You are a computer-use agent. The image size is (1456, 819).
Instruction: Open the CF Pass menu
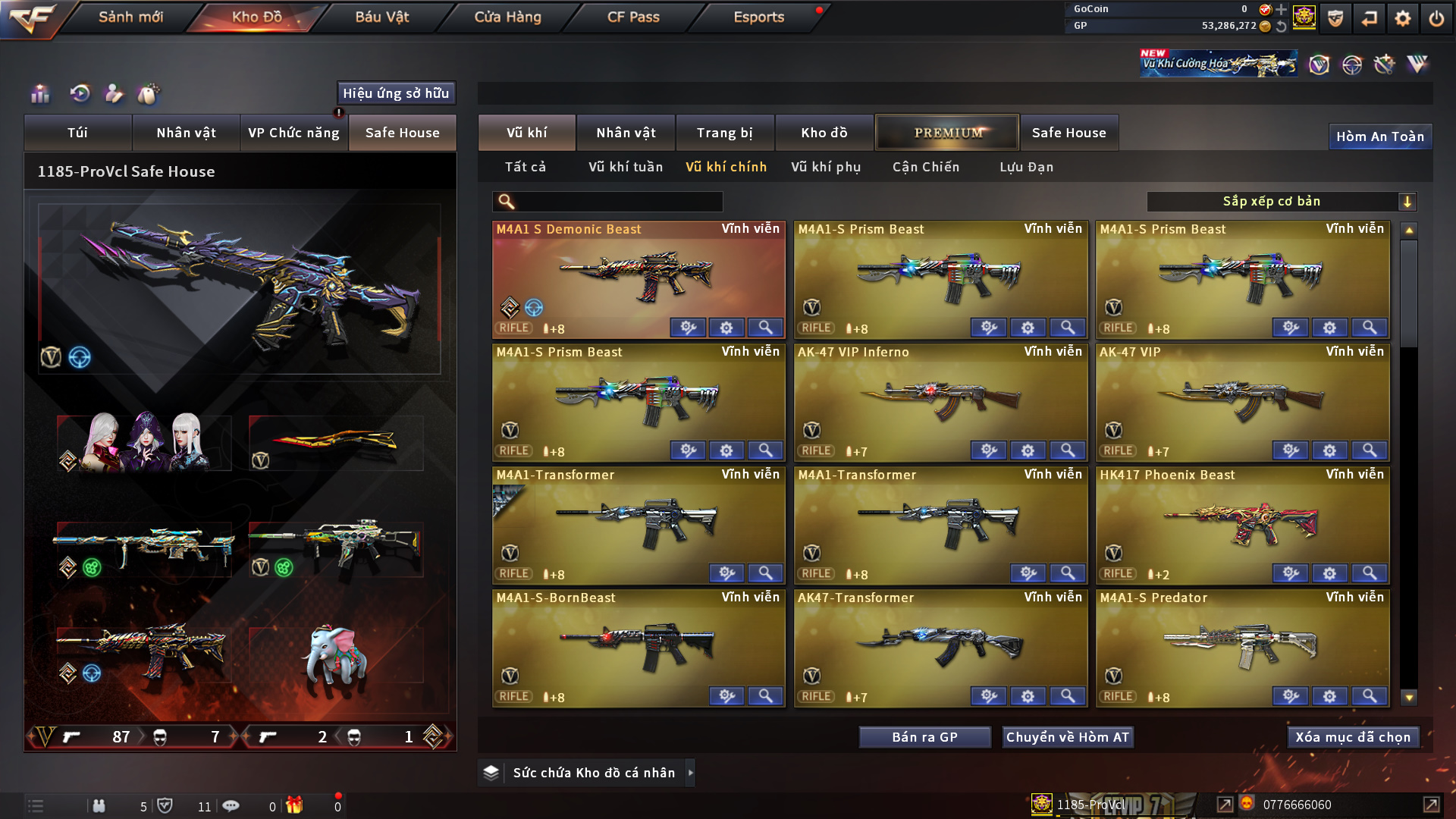coord(633,17)
